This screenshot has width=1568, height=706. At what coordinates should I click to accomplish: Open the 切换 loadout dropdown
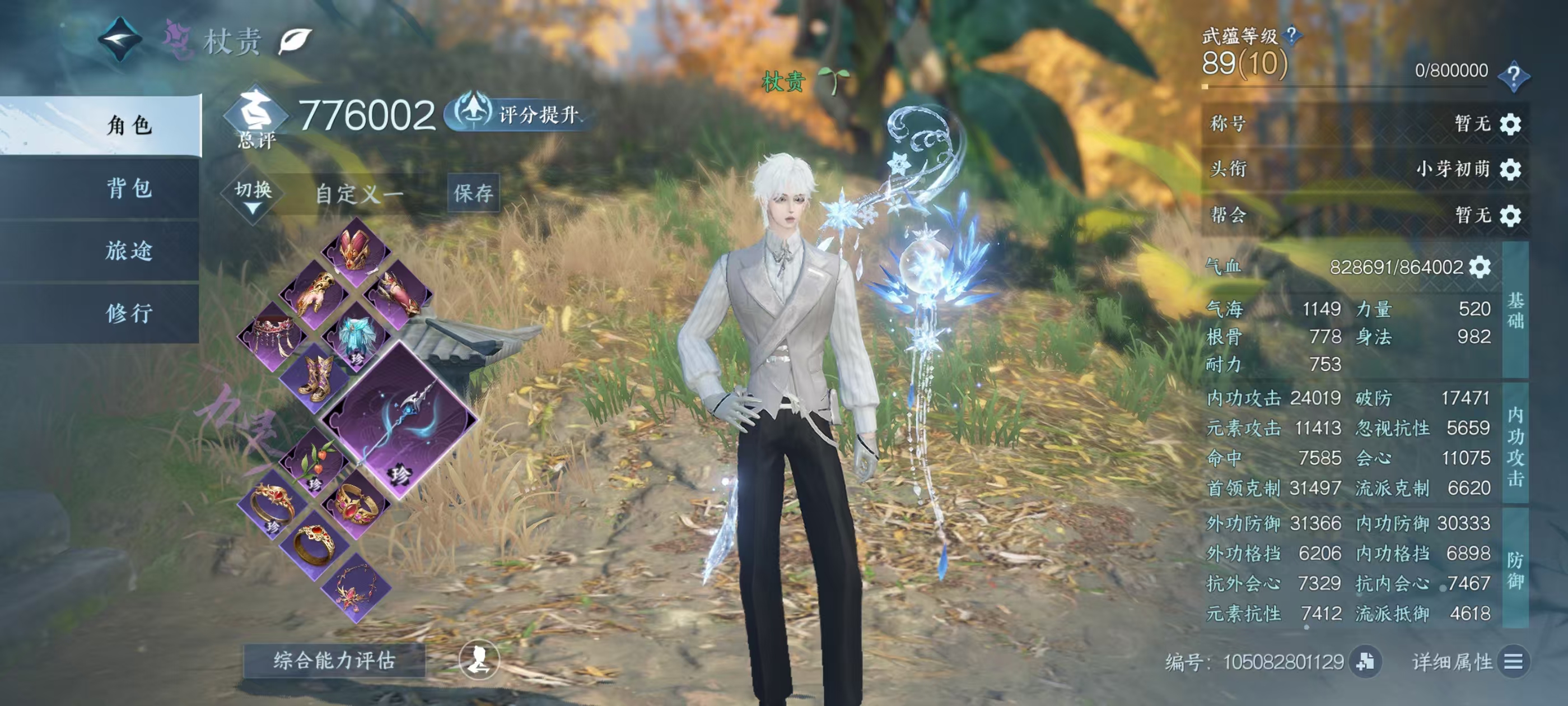coord(253,195)
